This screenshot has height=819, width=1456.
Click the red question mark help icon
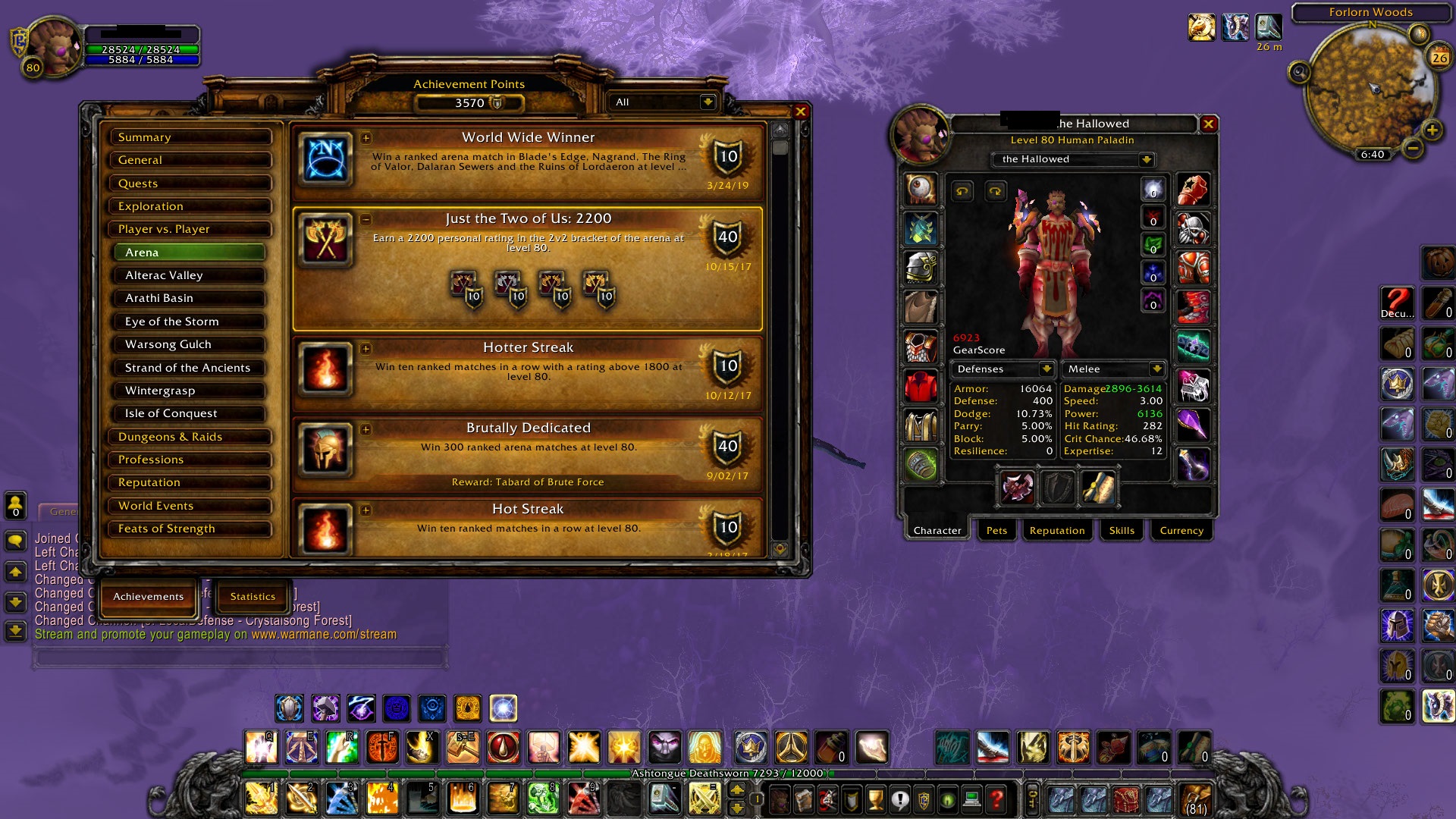pos(996,800)
